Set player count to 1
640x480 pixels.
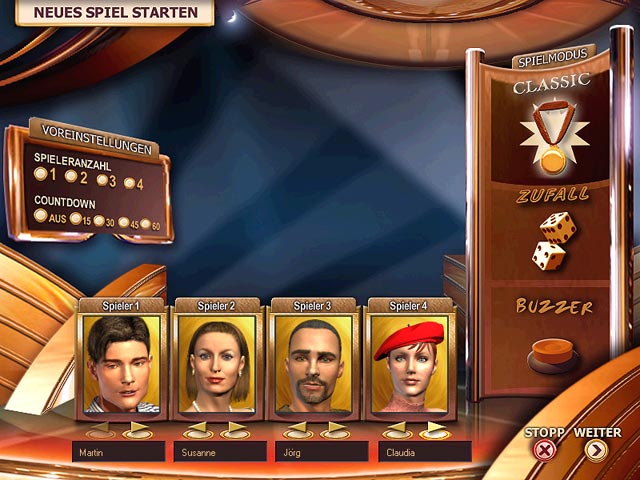(x=40, y=173)
